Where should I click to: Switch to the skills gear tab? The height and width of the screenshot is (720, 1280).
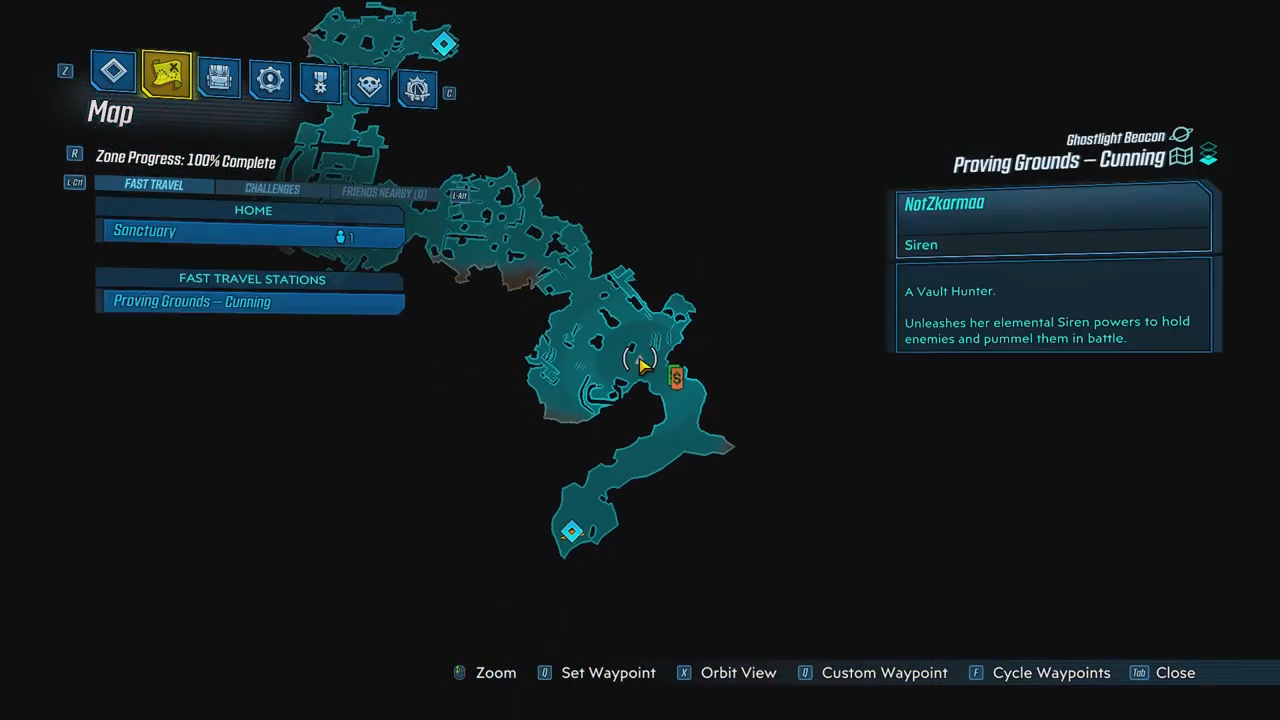(269, 80)
